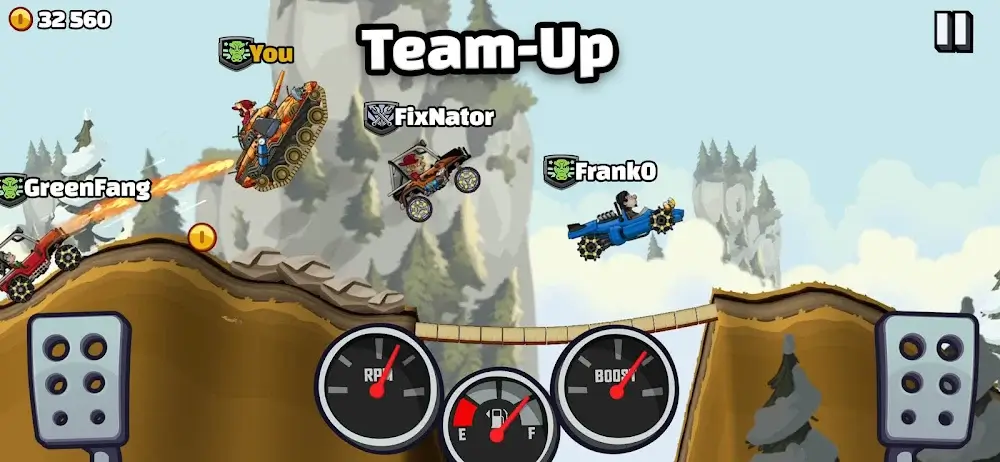The image size is (1000, 462).
Task: Pause the game
Action: pyautogui.click(x=952, y=31)
